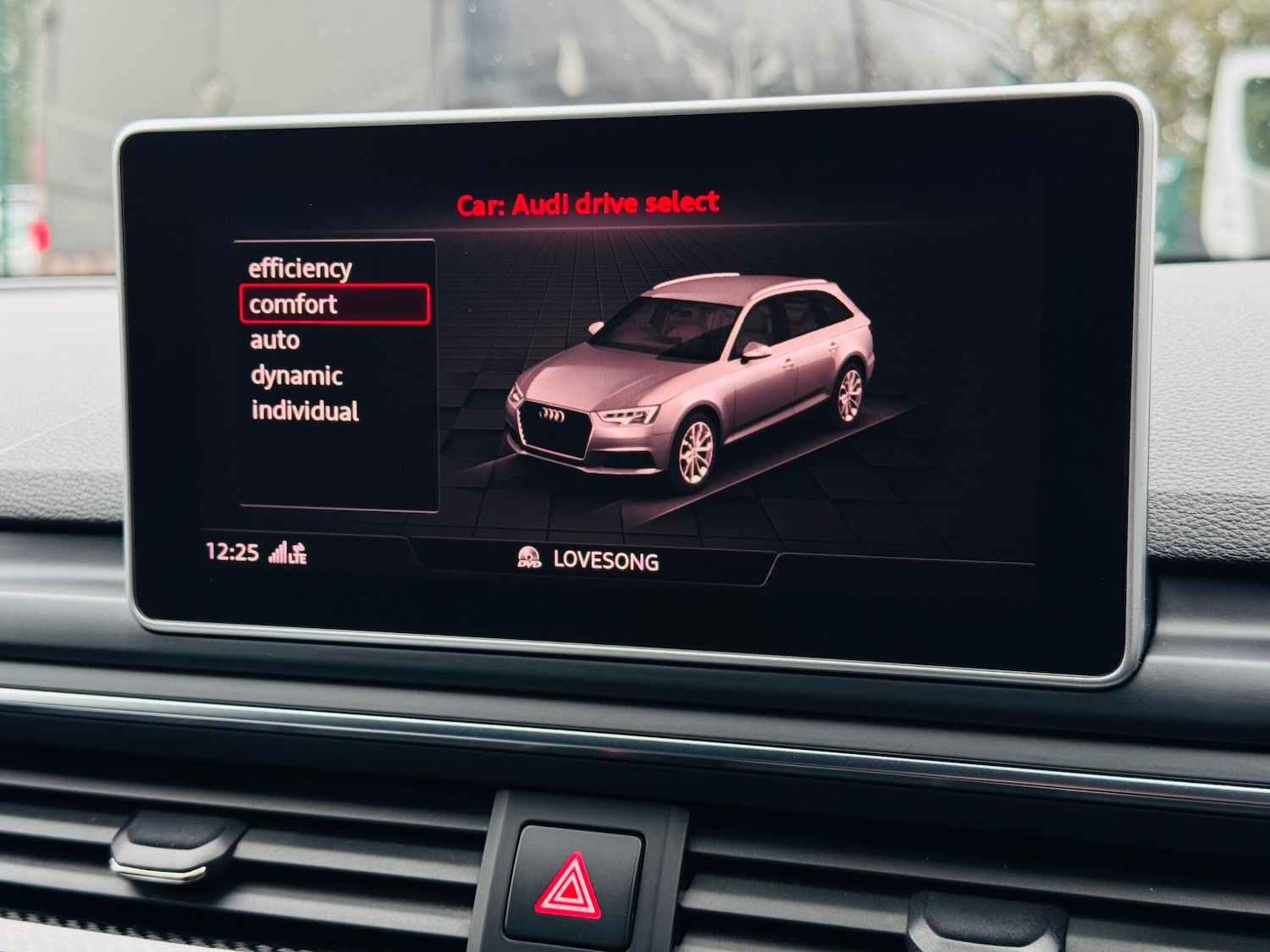The width and height of the screenshot is (1270, 952).
Task: Click the LOVESONG track name
Action: pos(606,559)
